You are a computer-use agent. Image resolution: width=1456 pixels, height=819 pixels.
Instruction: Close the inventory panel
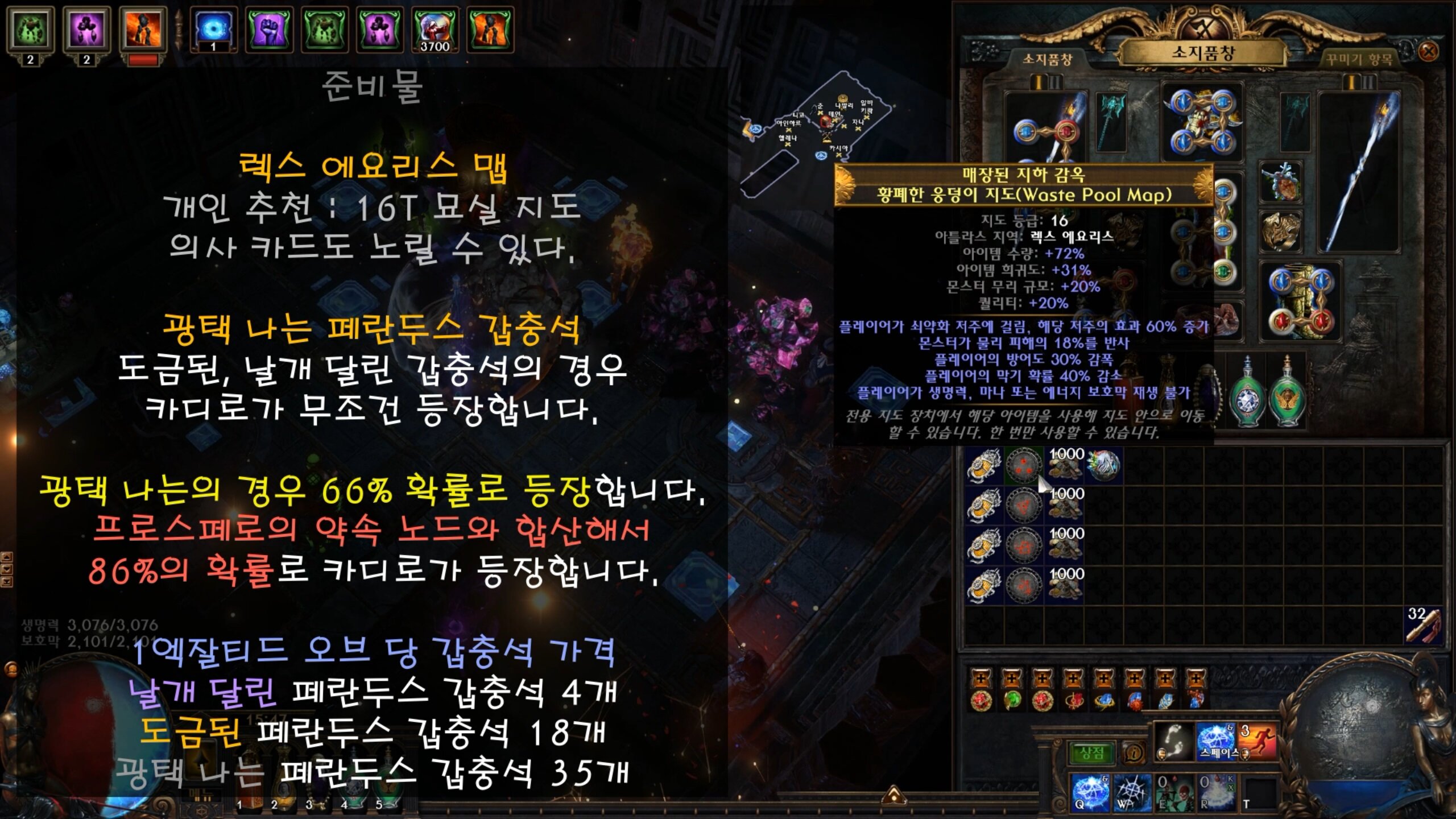click(1428, 52)
